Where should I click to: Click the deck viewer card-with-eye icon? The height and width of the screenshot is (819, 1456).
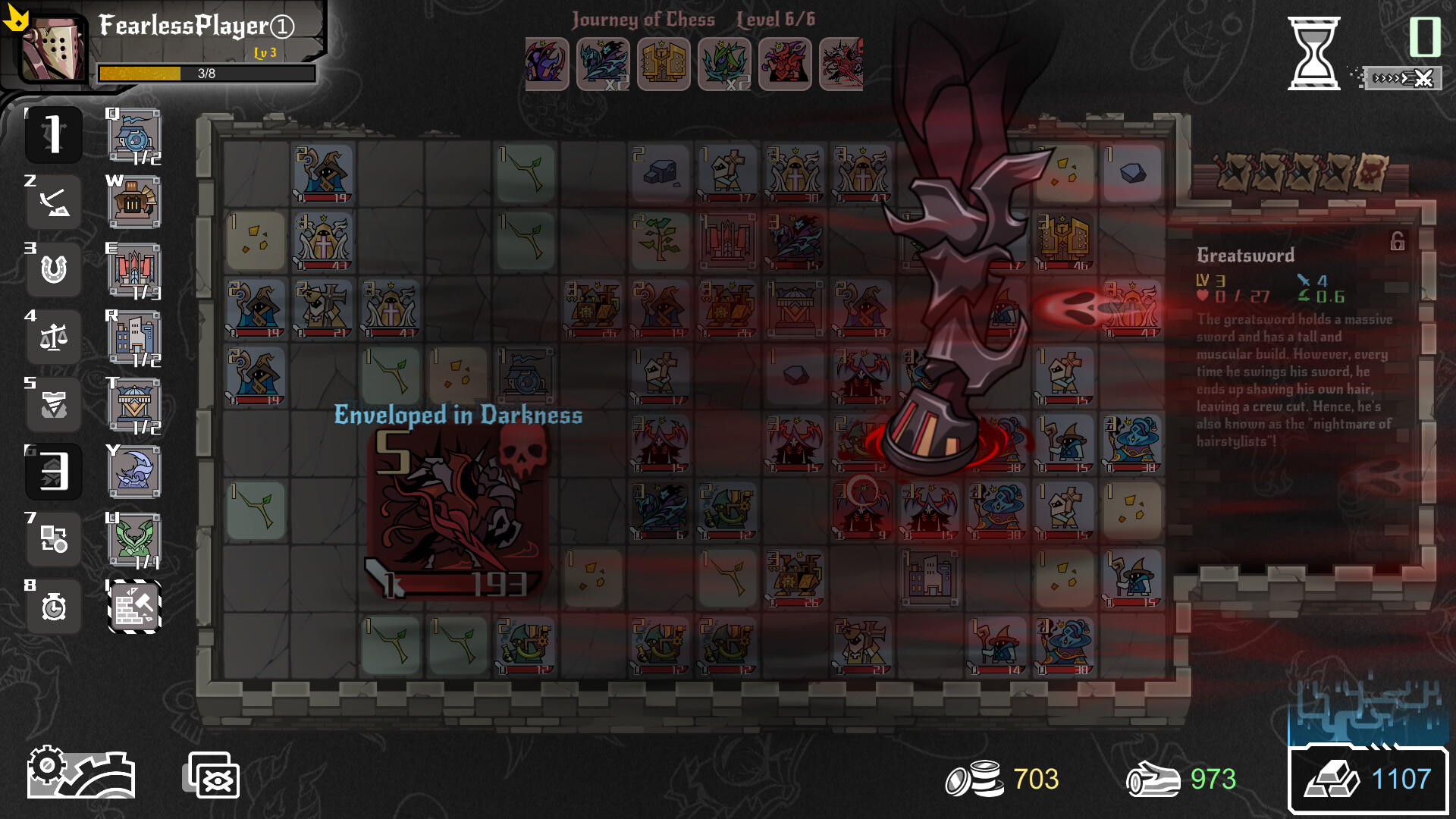pyautogui.click(x=211, y=775)
